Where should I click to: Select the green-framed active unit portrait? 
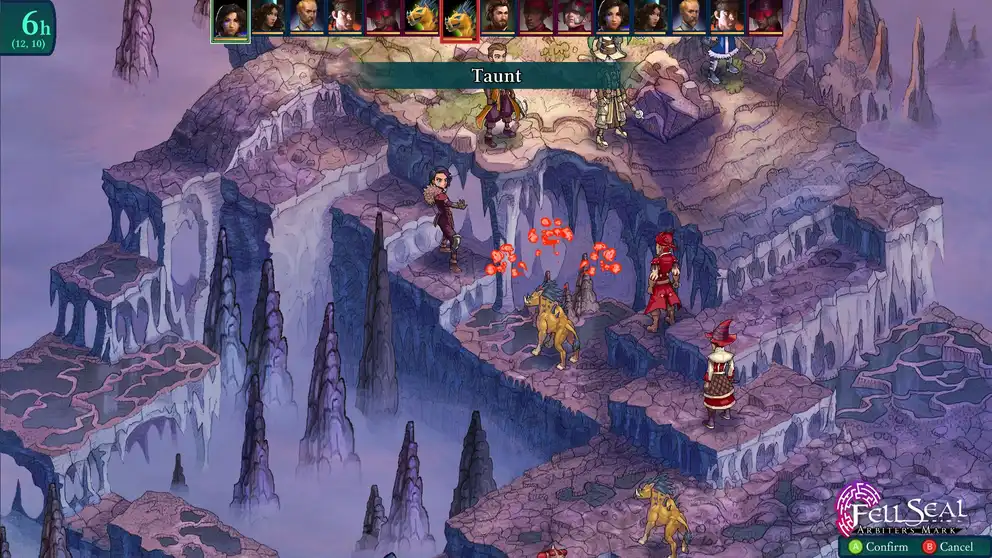tap(230, 20)
